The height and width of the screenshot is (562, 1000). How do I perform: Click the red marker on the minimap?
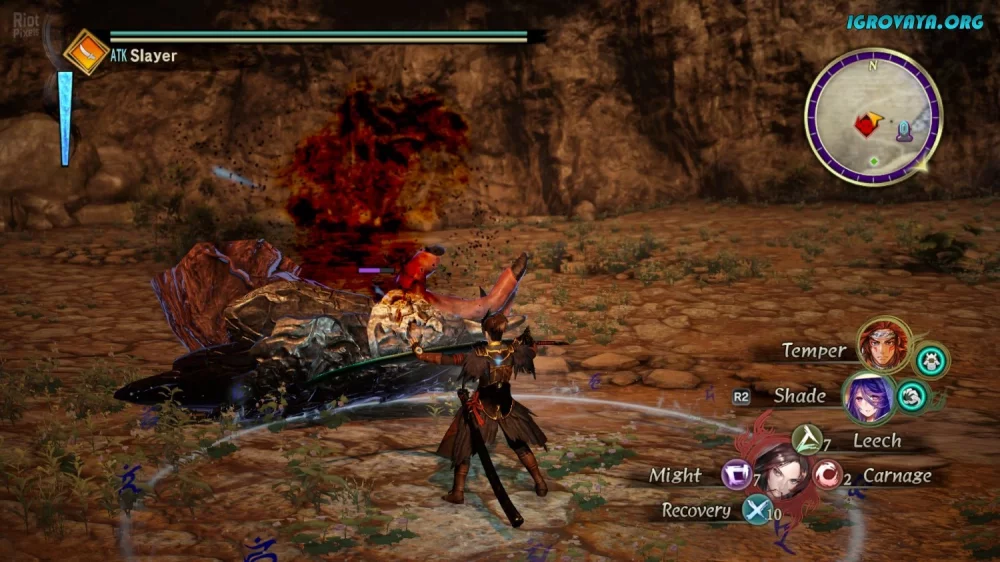[x=866, y=124]
